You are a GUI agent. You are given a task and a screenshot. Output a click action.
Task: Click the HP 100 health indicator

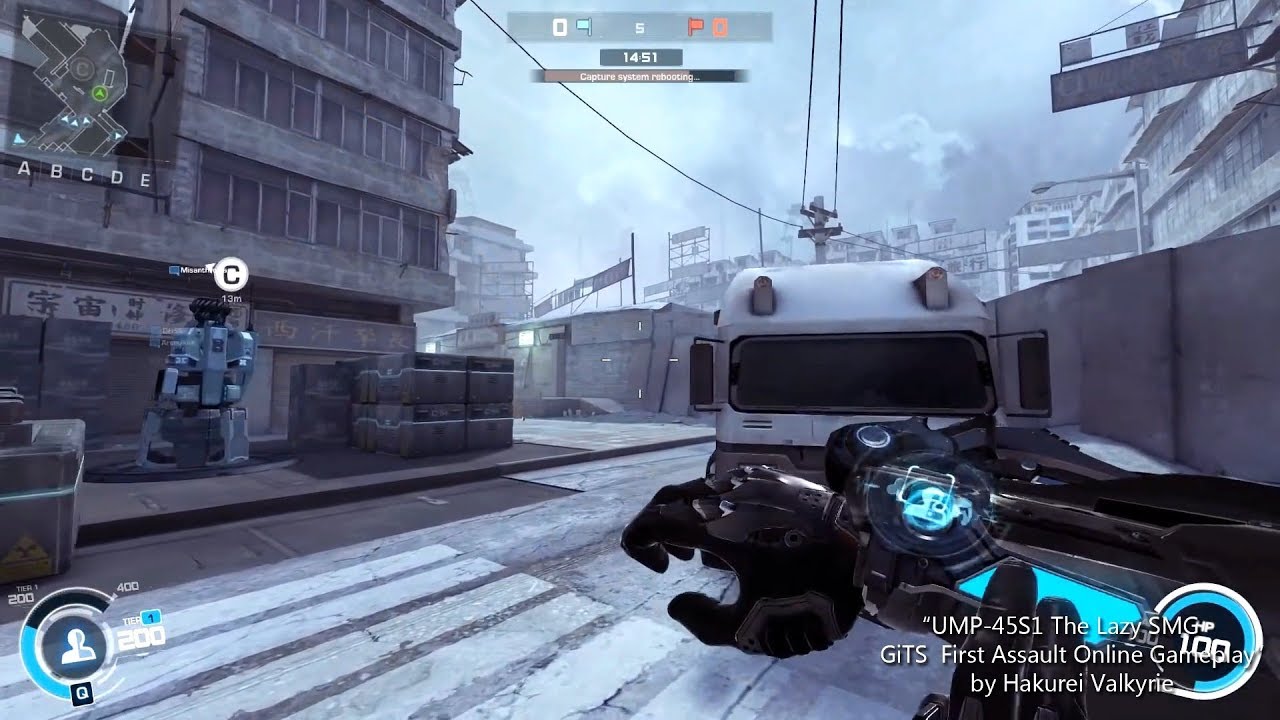(x=1207, y=640)
